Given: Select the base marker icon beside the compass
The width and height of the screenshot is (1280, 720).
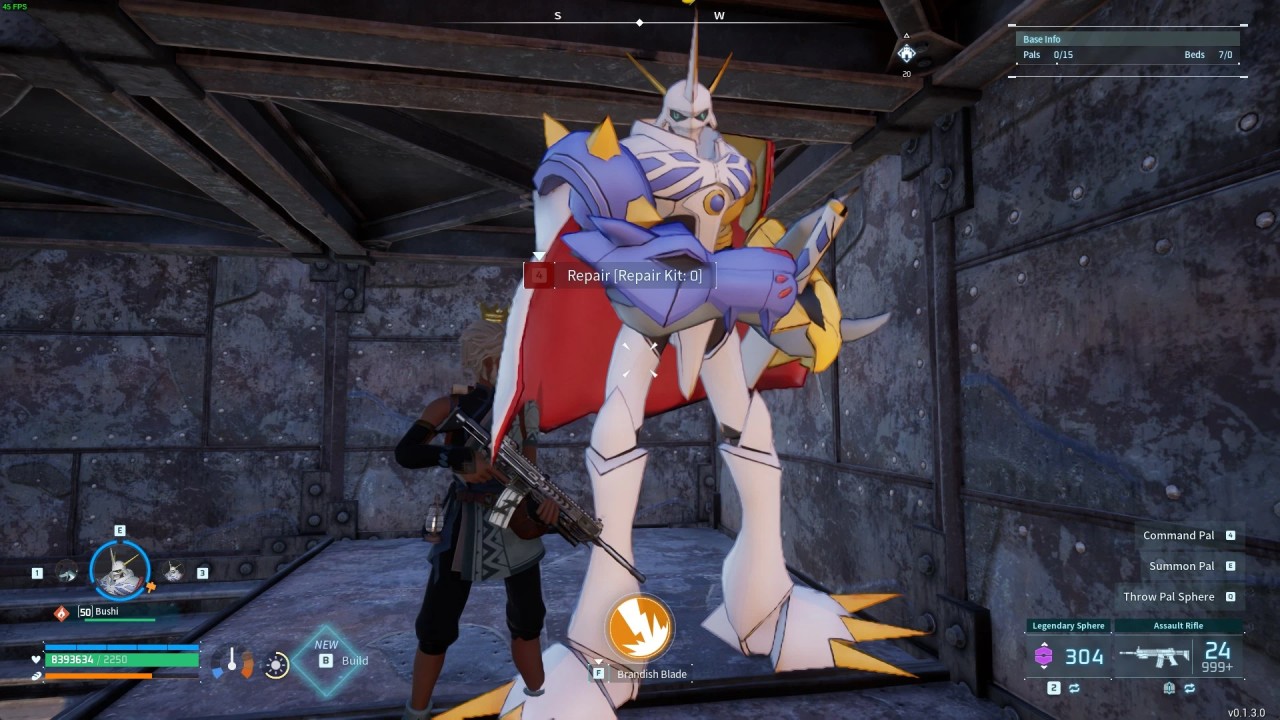Looking at the screenshot, I should pos(906,53).
